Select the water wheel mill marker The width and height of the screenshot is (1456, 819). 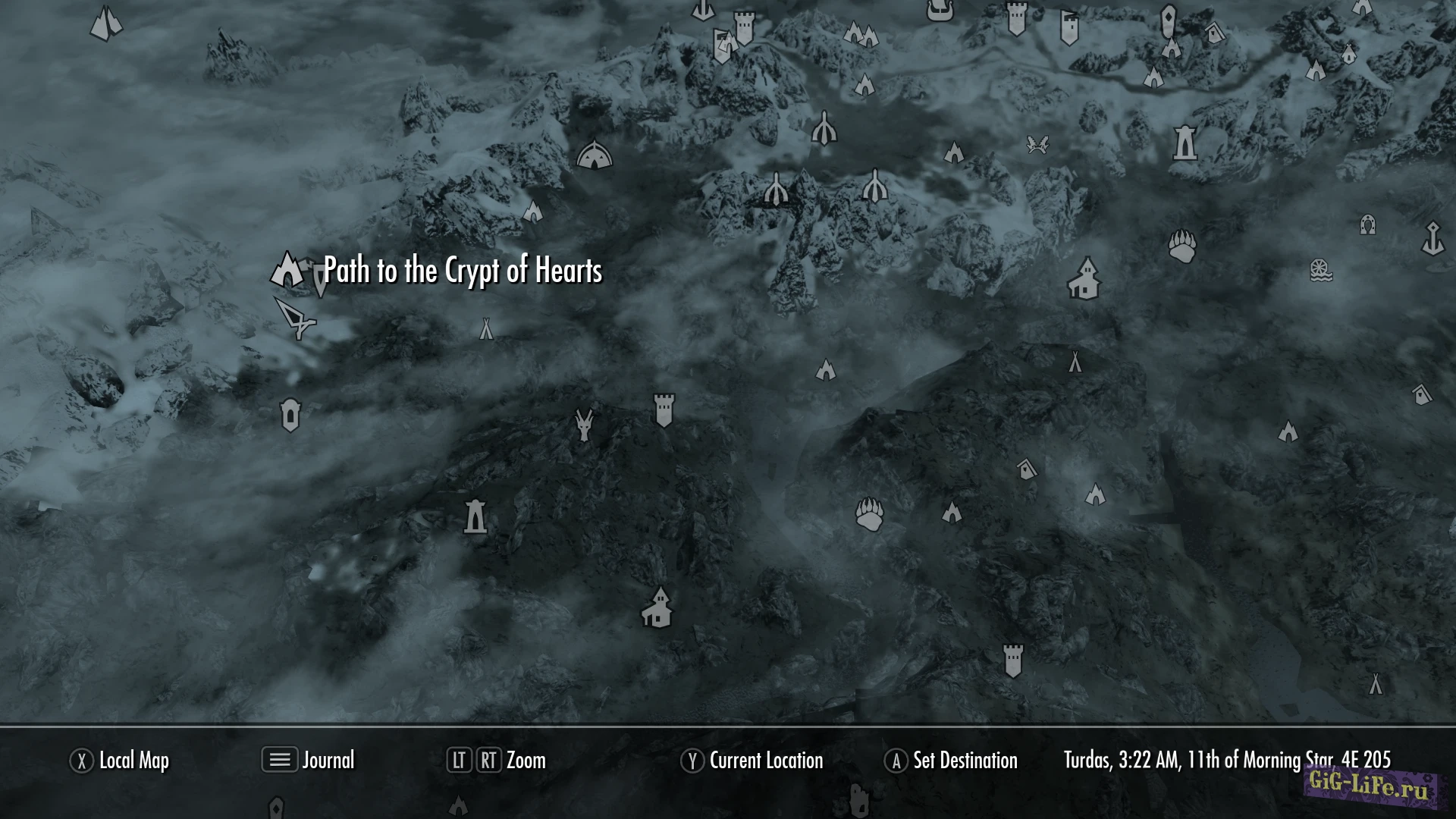(1321, 270)
